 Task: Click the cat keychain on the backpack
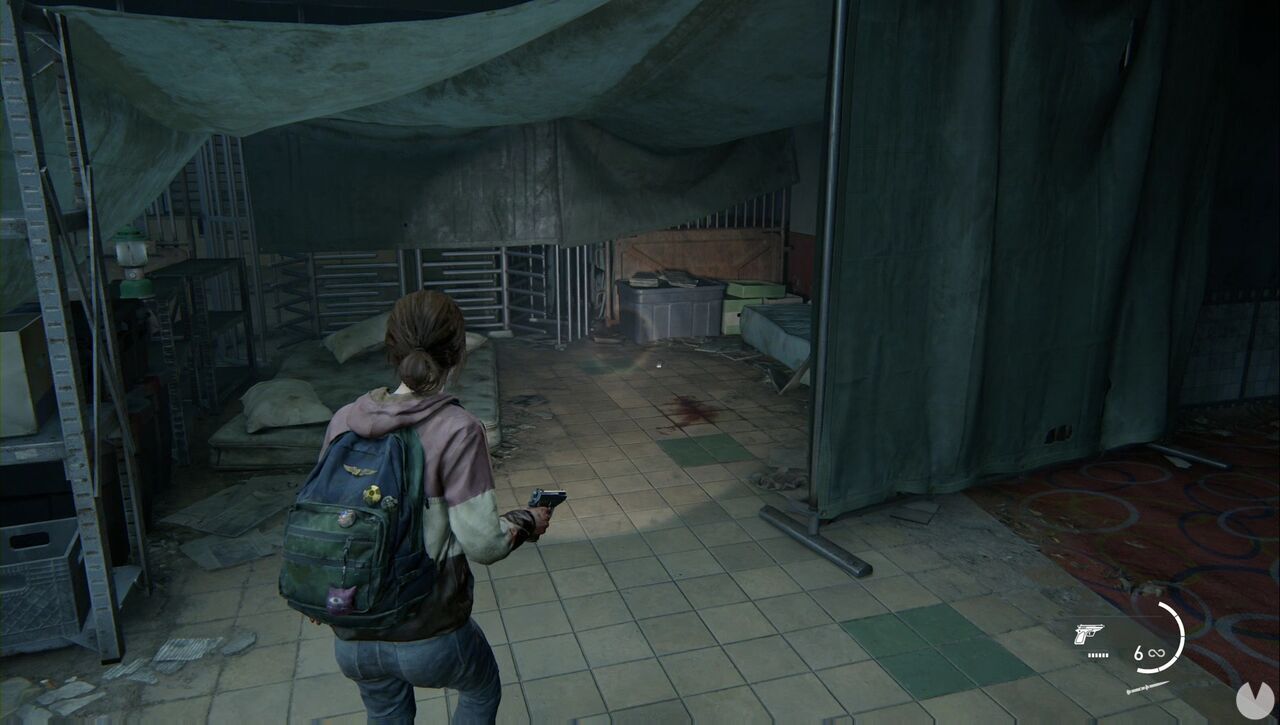click(x=340, y=599)
